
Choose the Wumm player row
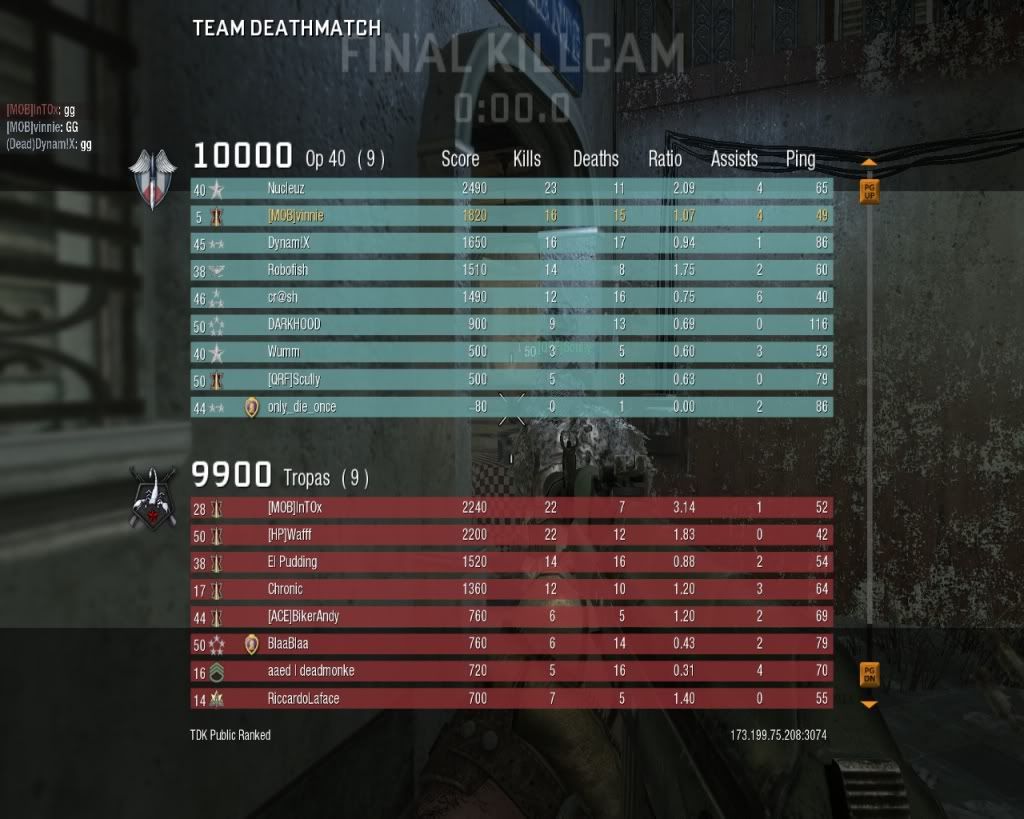point(511,352)
